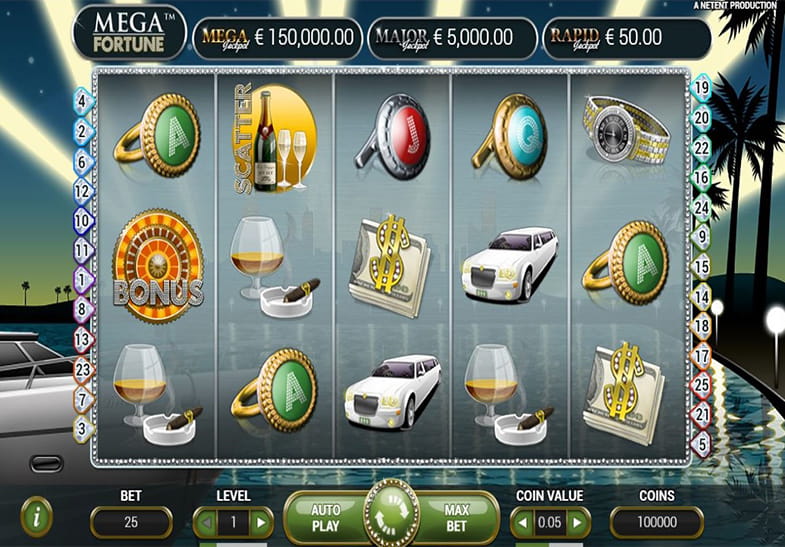This screenshot has height=547, width=785.
Task: Choose Max Bet
Action: point(457,517)
